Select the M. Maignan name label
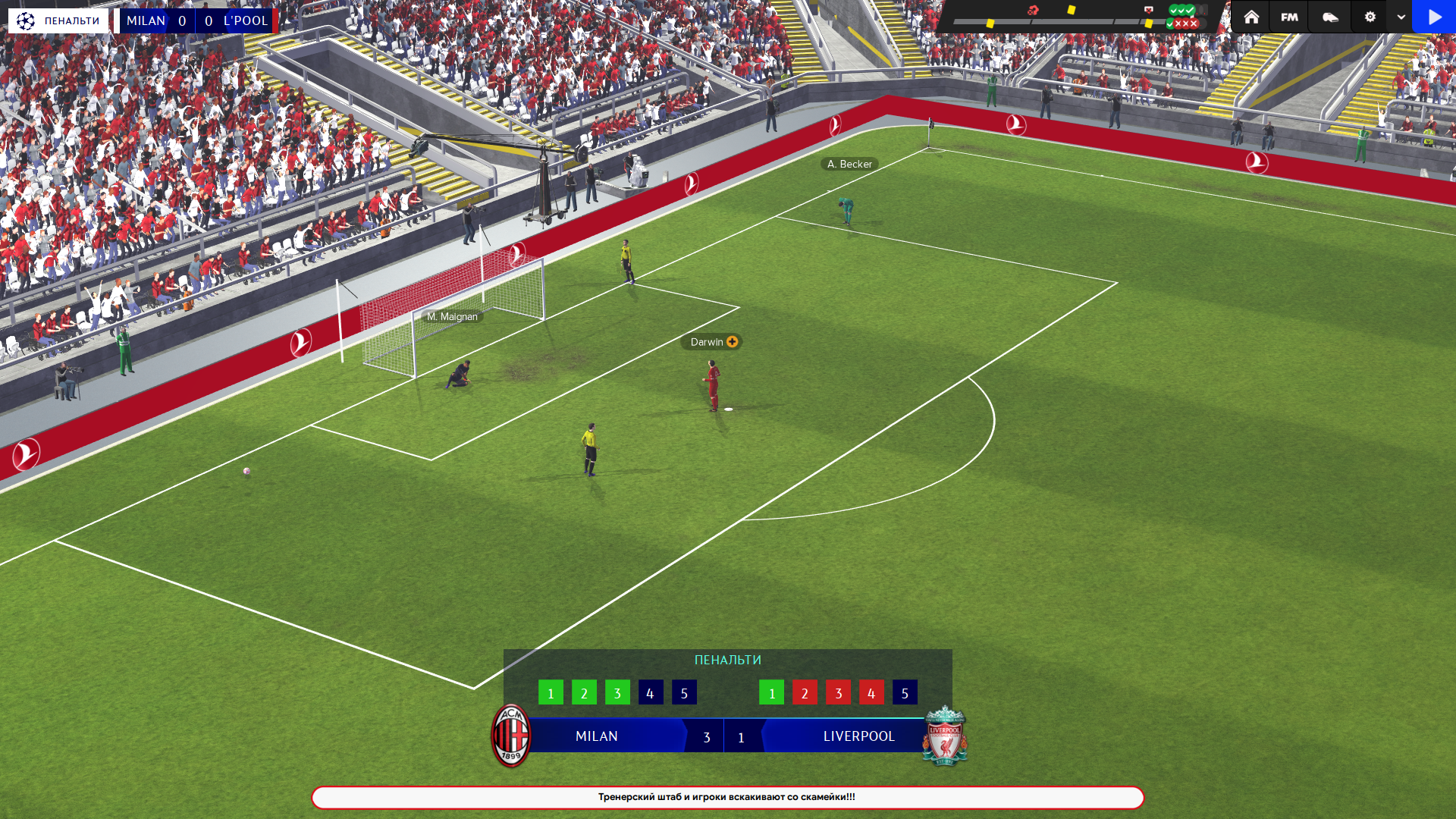The width and height of the screenshot is (1456, 819). 452,317
